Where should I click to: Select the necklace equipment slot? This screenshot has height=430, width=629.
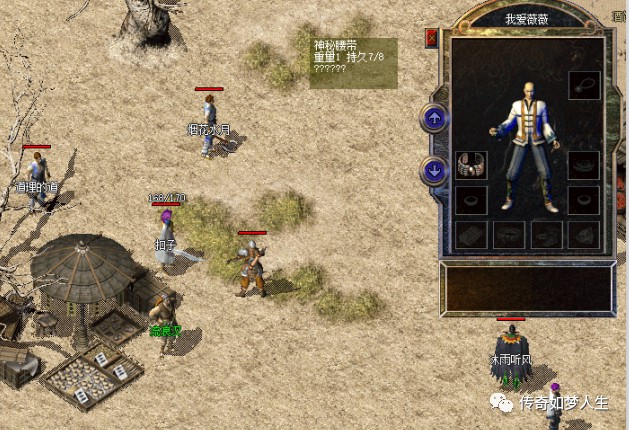(x=584, y=85)
